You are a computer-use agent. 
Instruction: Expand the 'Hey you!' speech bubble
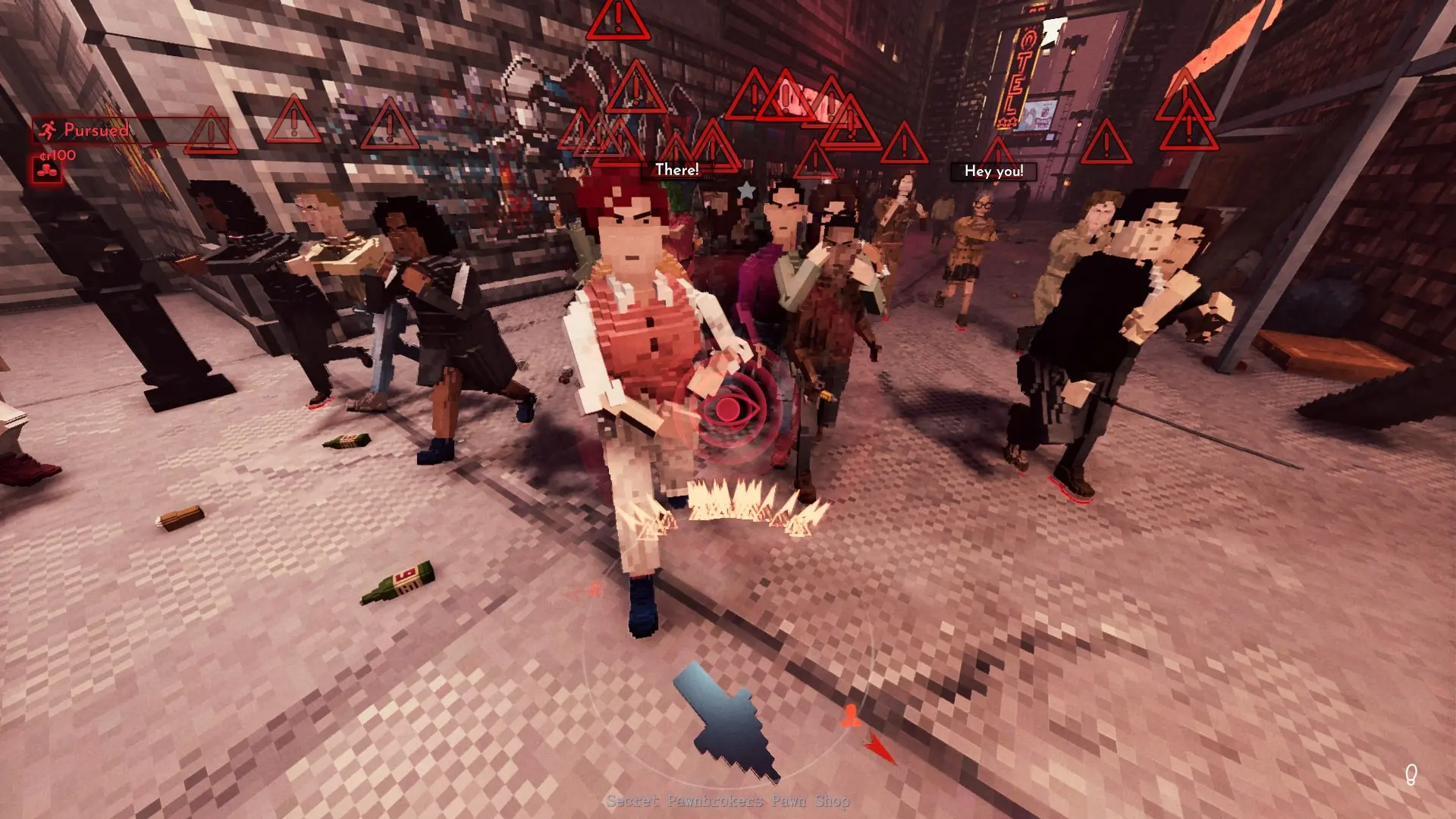995,172
